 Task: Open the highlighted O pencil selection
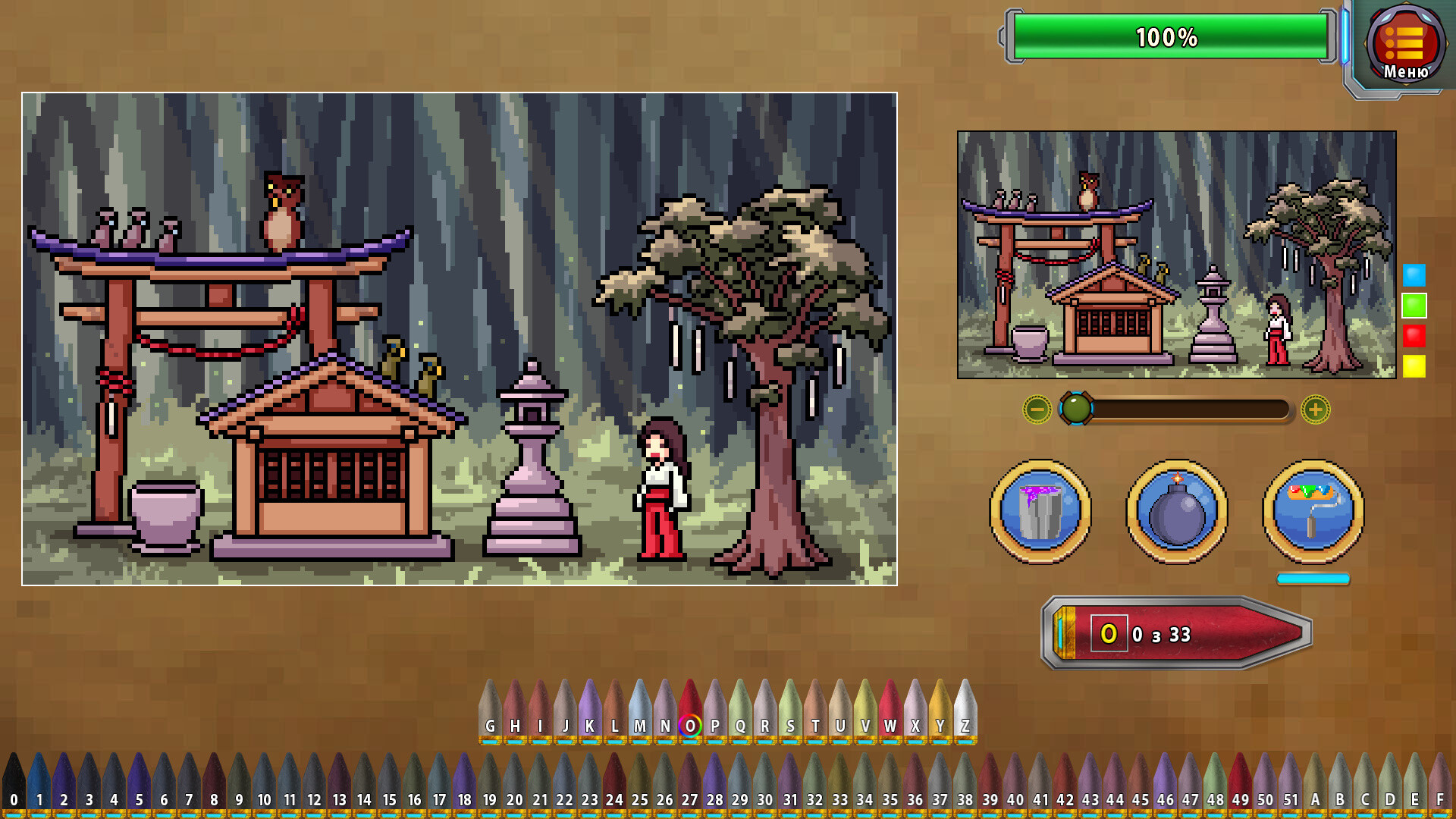(689, 726)
